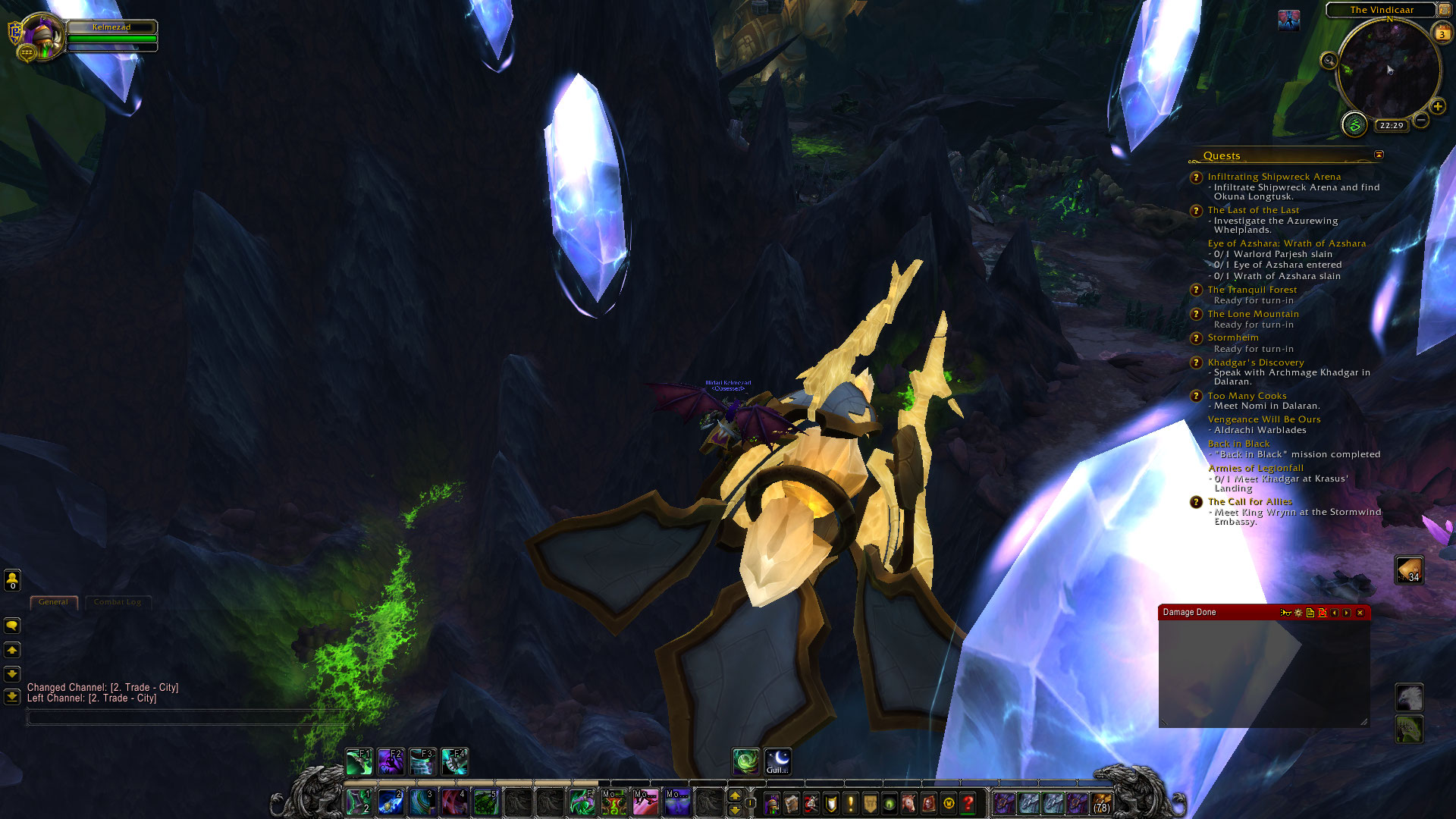The width and height of the screenshot is (1456, 819).
Task: Click the crescent moon Guil macro button
Action: click(777, 761)
